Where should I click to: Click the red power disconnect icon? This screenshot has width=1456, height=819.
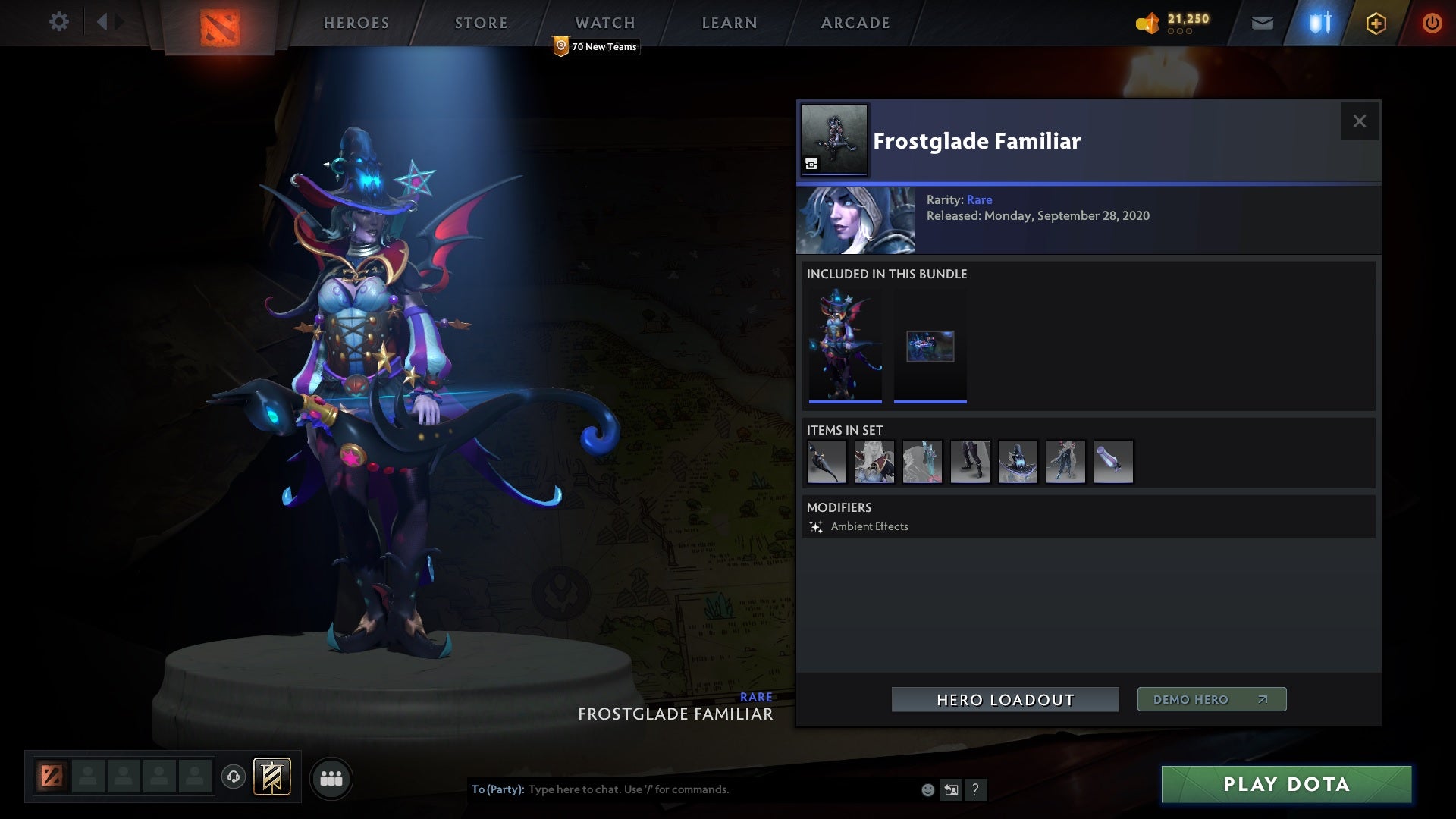point(1432,22)
